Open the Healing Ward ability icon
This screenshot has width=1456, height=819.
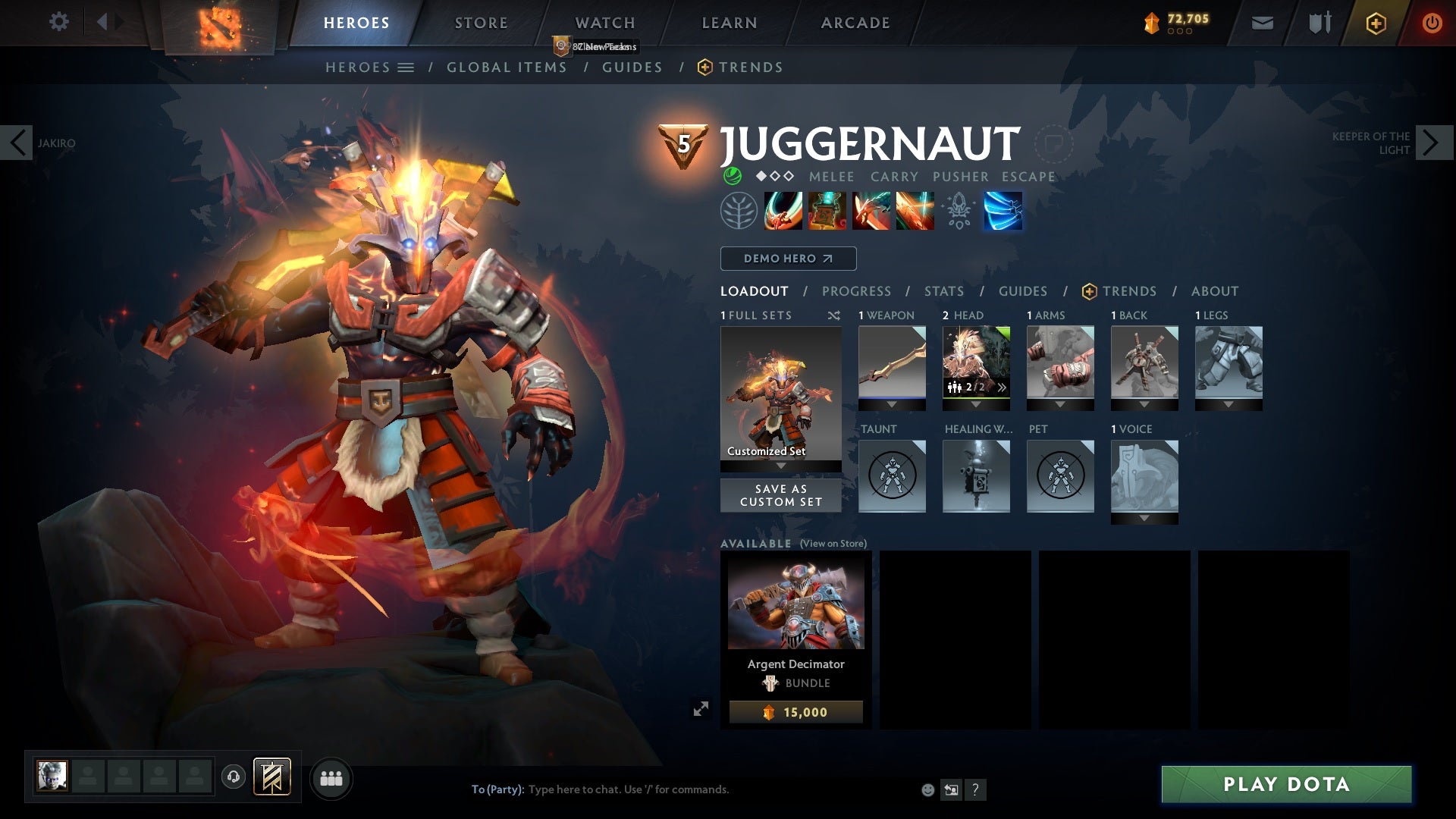[x=827, y=211]
